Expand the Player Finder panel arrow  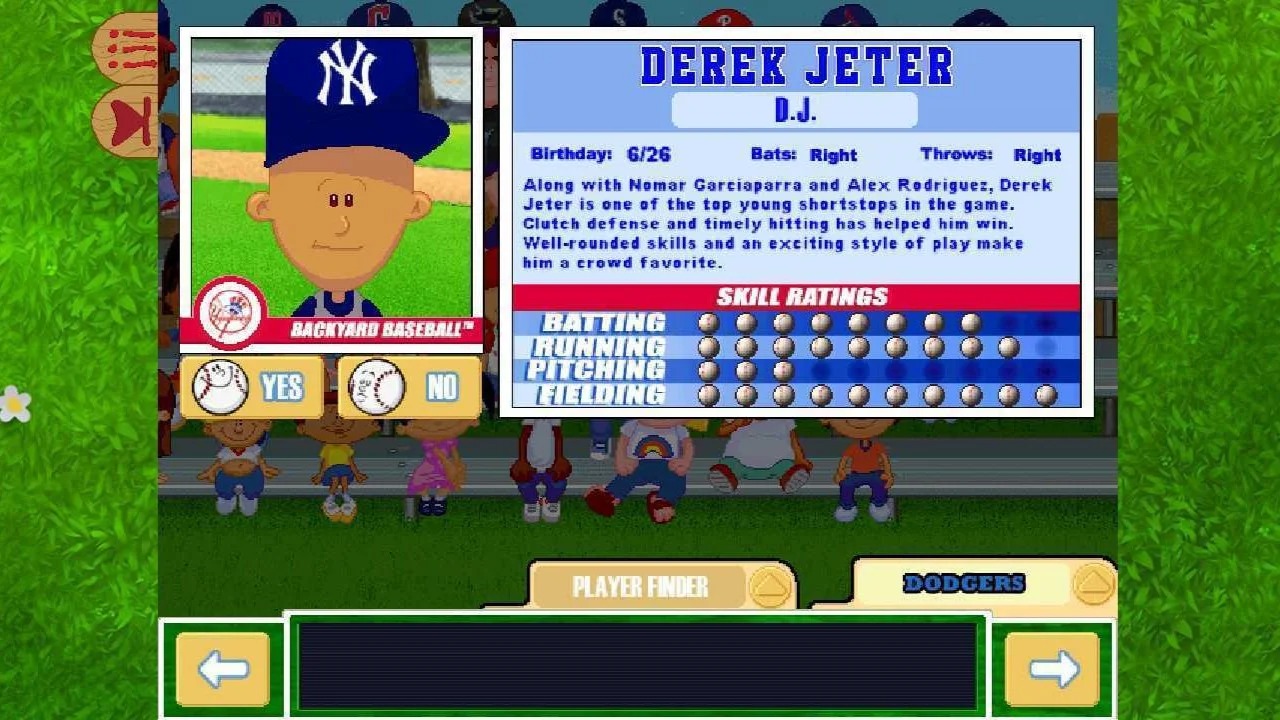click(x=768, y=586)
